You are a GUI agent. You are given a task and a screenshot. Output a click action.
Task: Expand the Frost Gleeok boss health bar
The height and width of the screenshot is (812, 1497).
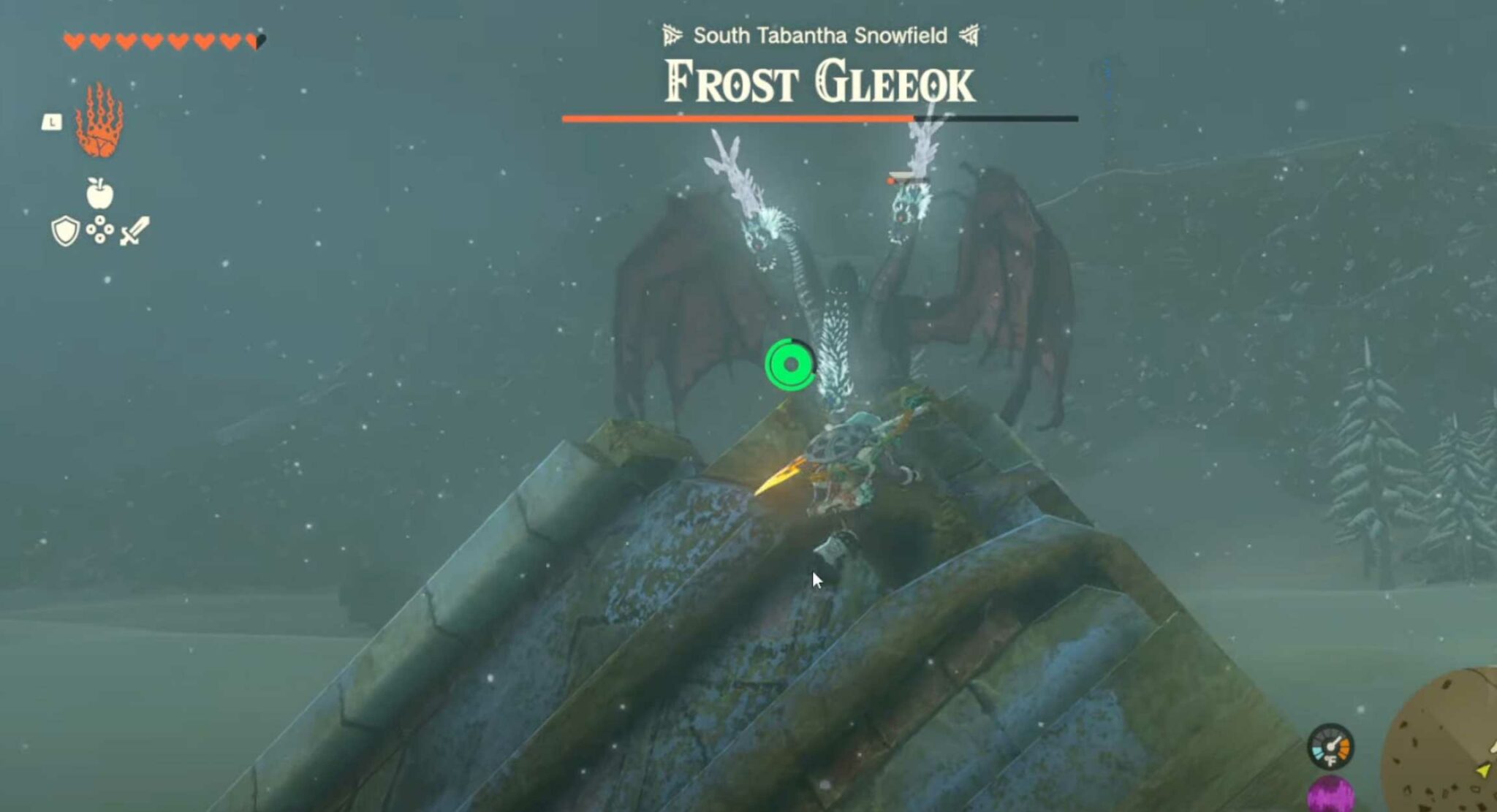pos(820,117)
